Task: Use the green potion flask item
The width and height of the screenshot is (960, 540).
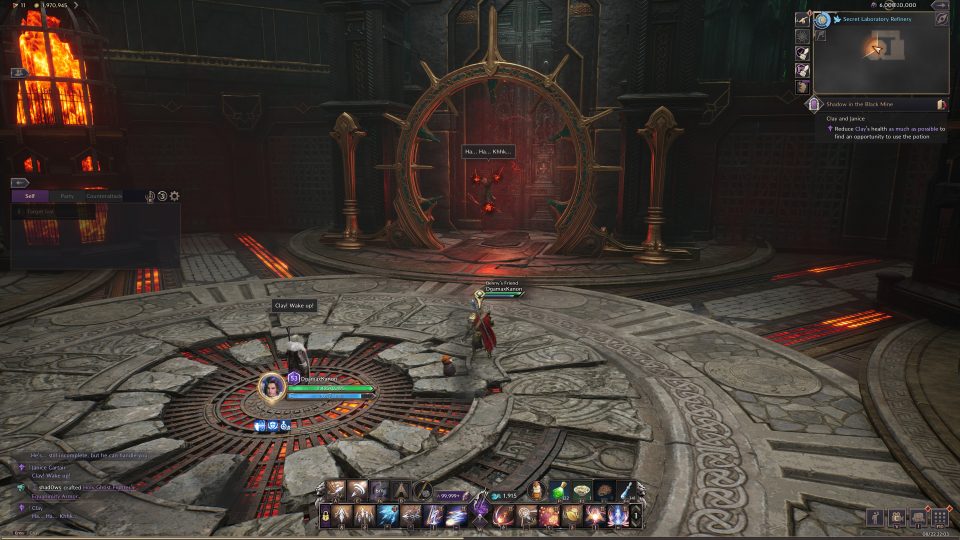Action: coord(560,490)
